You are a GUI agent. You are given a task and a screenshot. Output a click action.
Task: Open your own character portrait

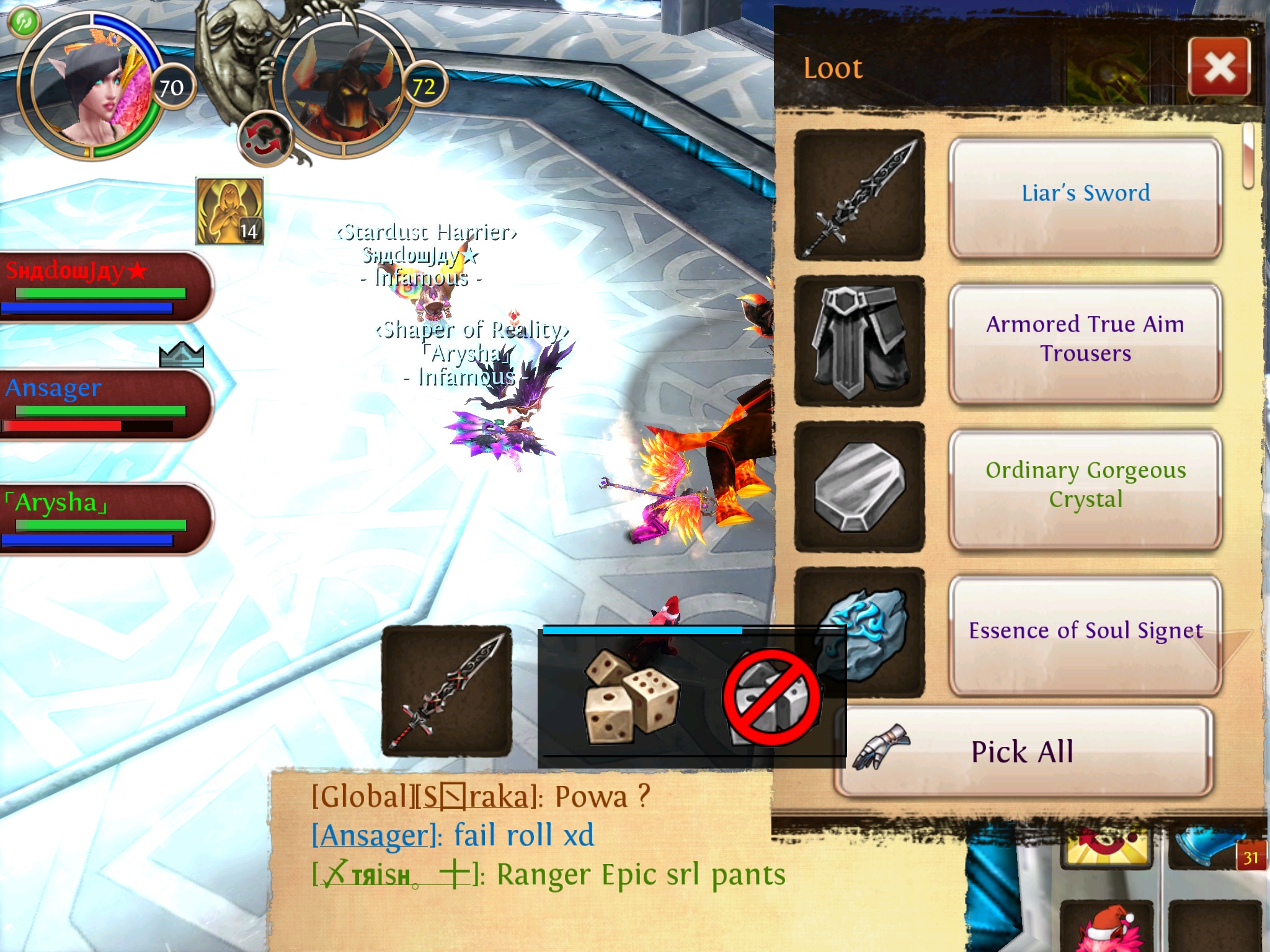click(x=90, y=87)
